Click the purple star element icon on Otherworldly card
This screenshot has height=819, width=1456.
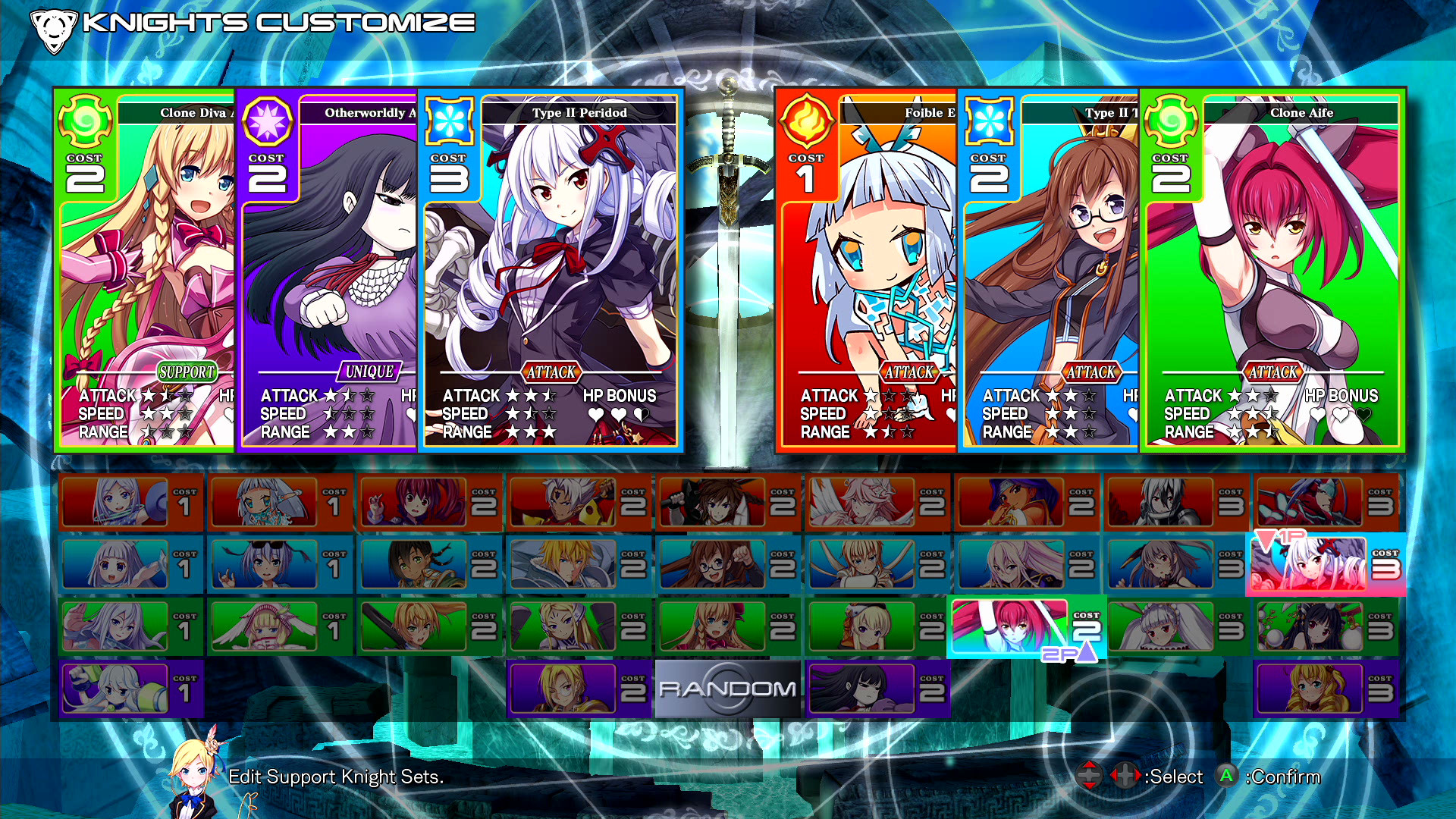[267, 122]
